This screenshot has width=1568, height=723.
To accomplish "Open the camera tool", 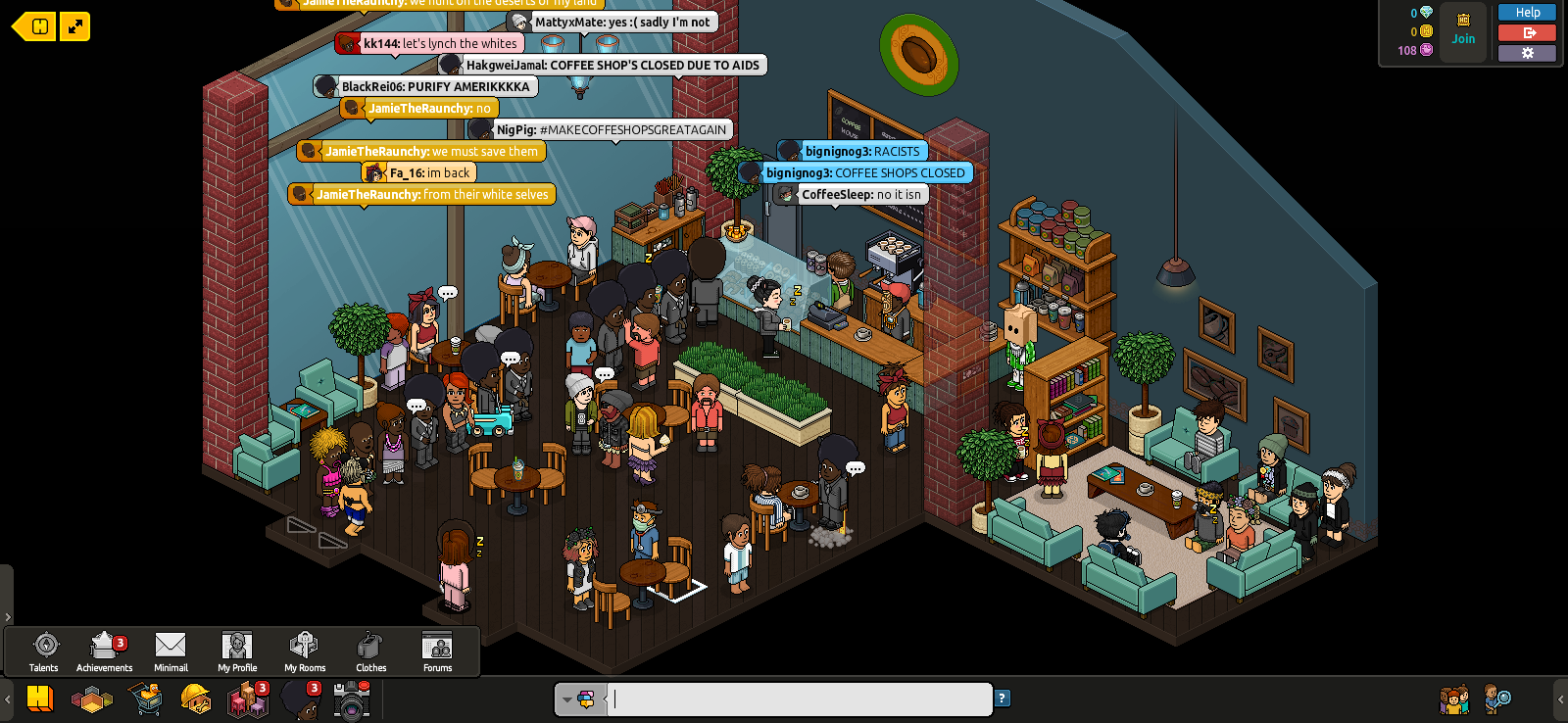I will click(x=352, y=700).
